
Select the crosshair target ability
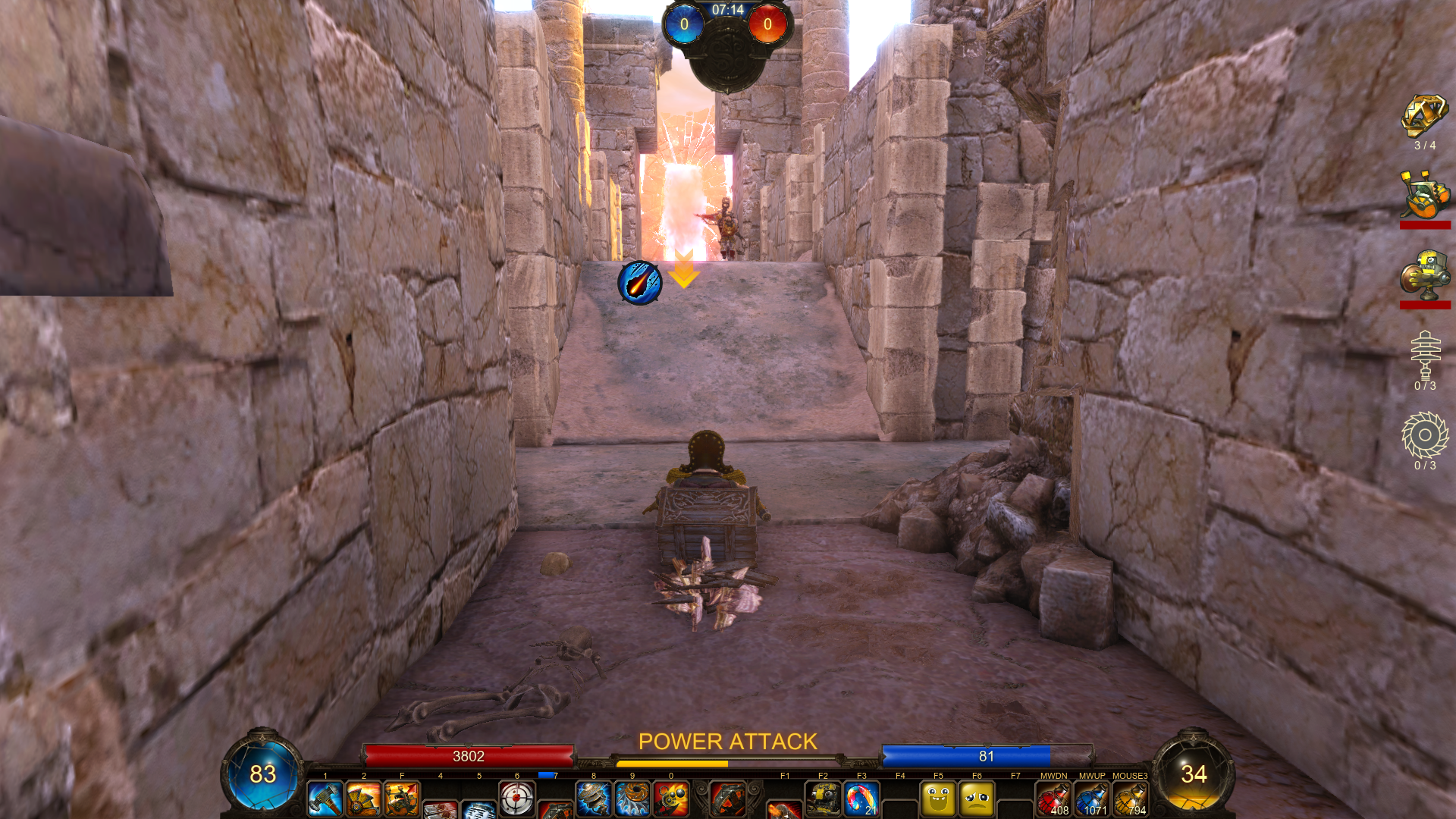pos(517,799)
